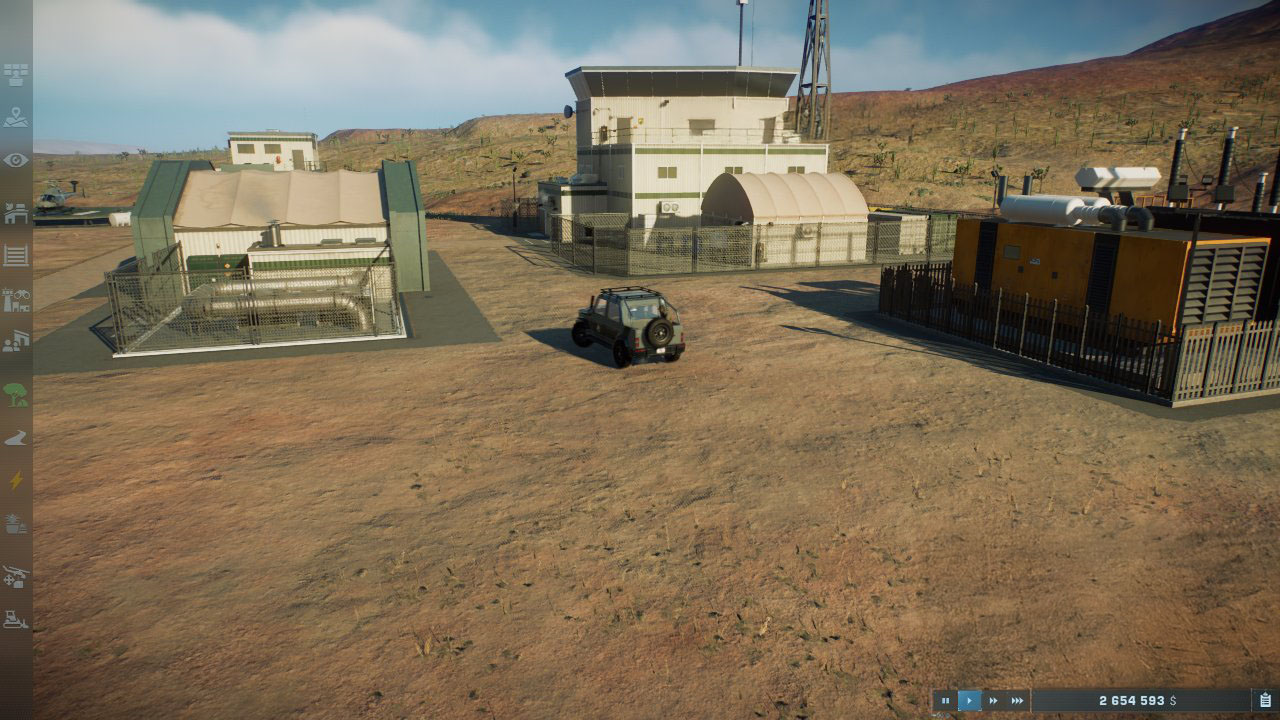This screenshot has height=720, width=1280.
Task: Set game speed to normal play
Action: click(969, 701)
